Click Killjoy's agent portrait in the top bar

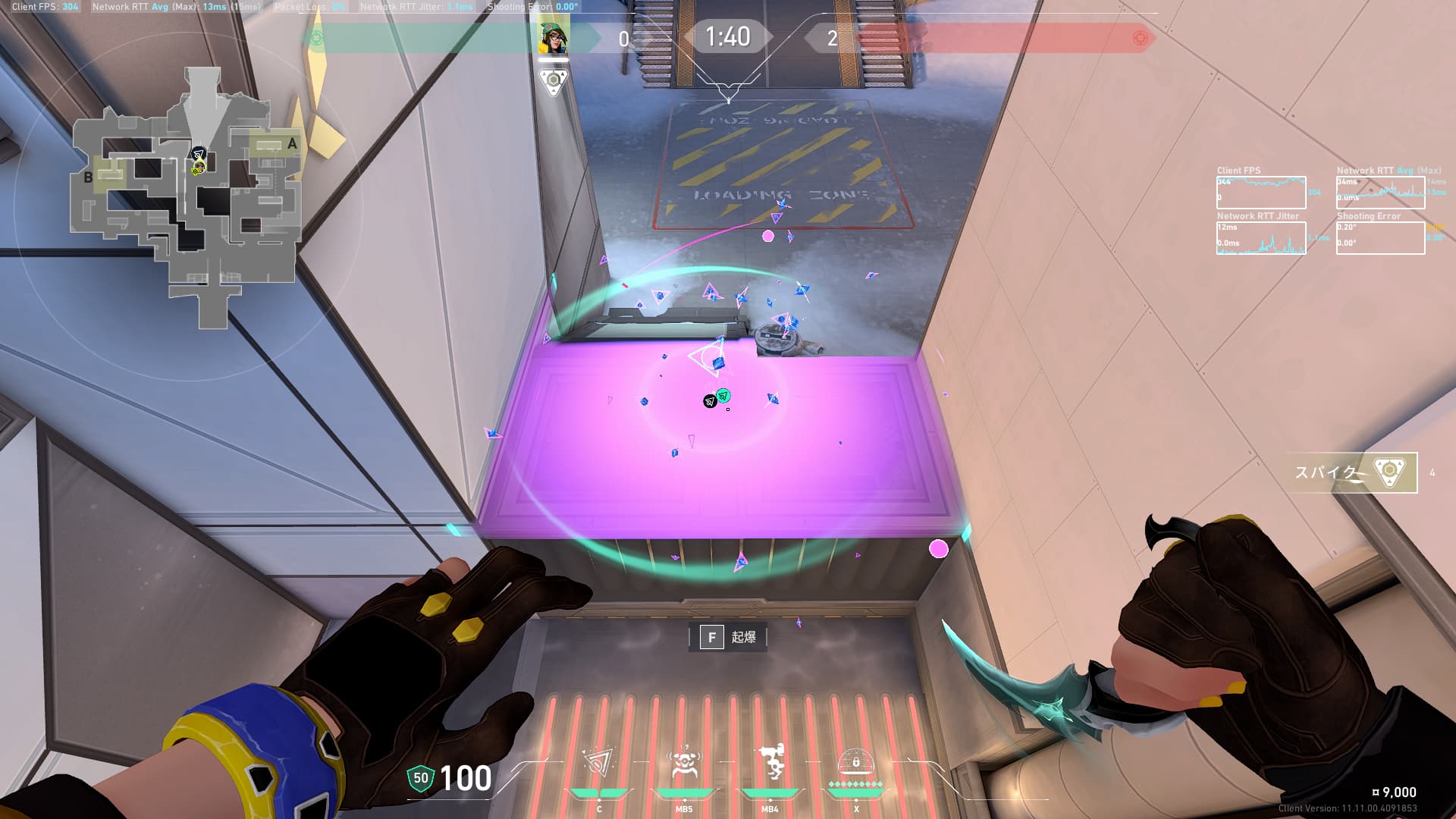[554, 38]
